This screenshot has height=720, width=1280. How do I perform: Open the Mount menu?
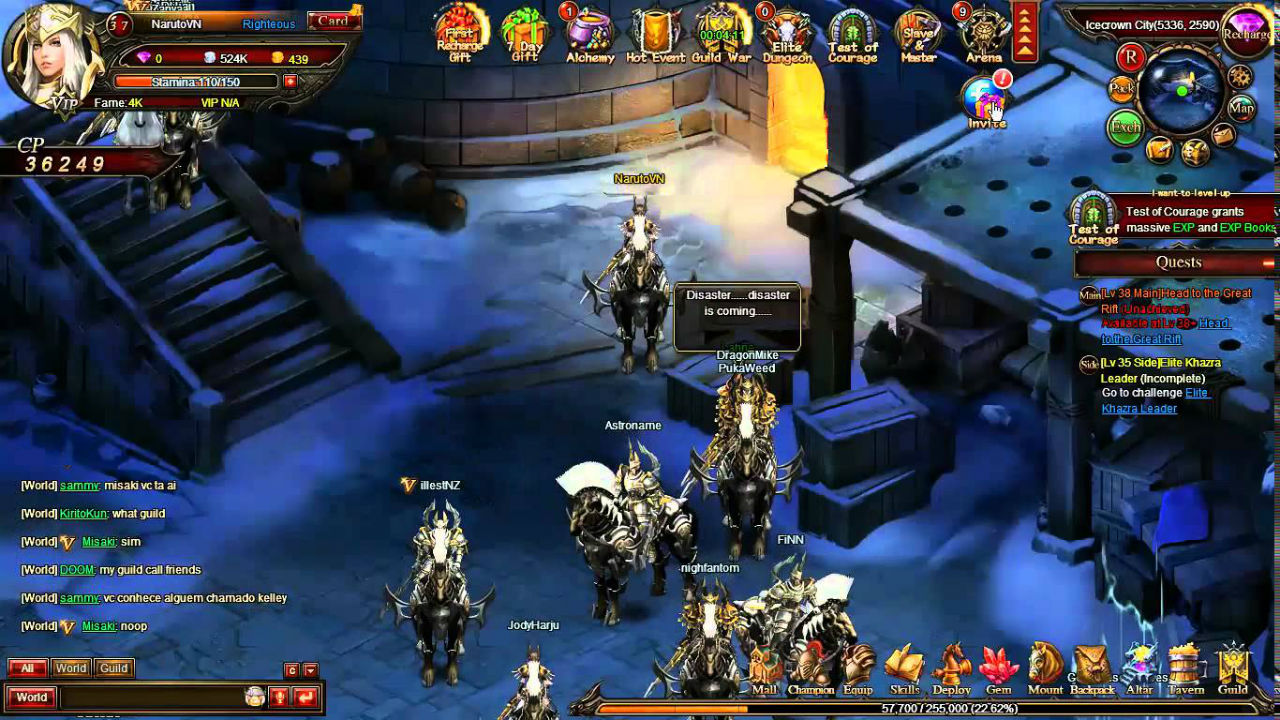(x=1045, y=670)
